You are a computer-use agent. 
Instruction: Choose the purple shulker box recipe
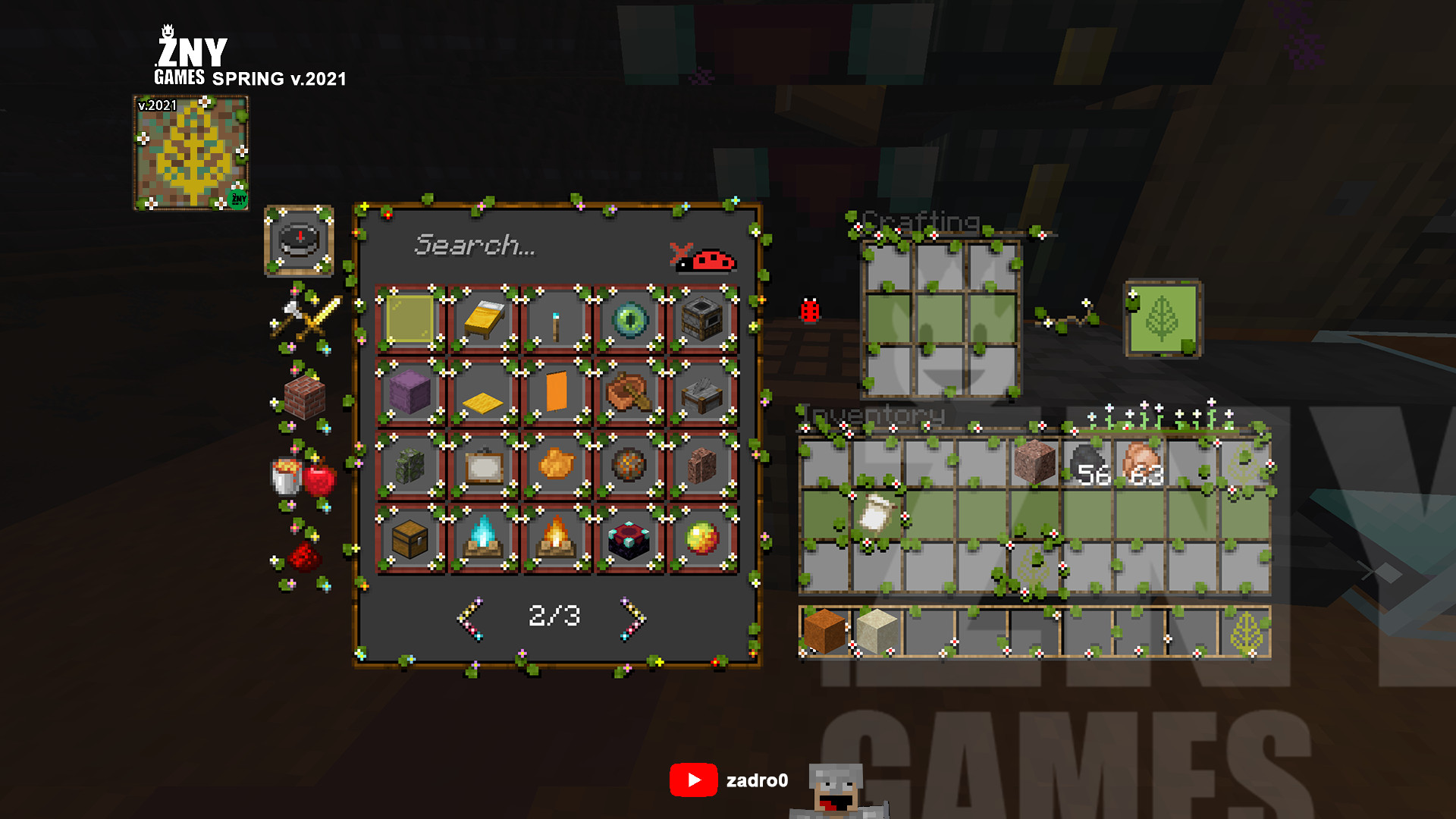coord(409,392)
